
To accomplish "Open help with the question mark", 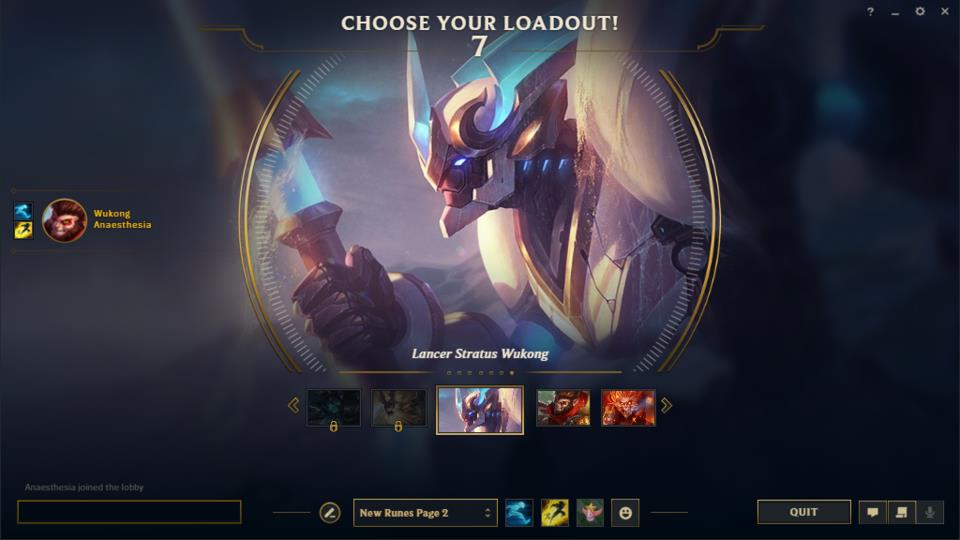I will (870, 12).
